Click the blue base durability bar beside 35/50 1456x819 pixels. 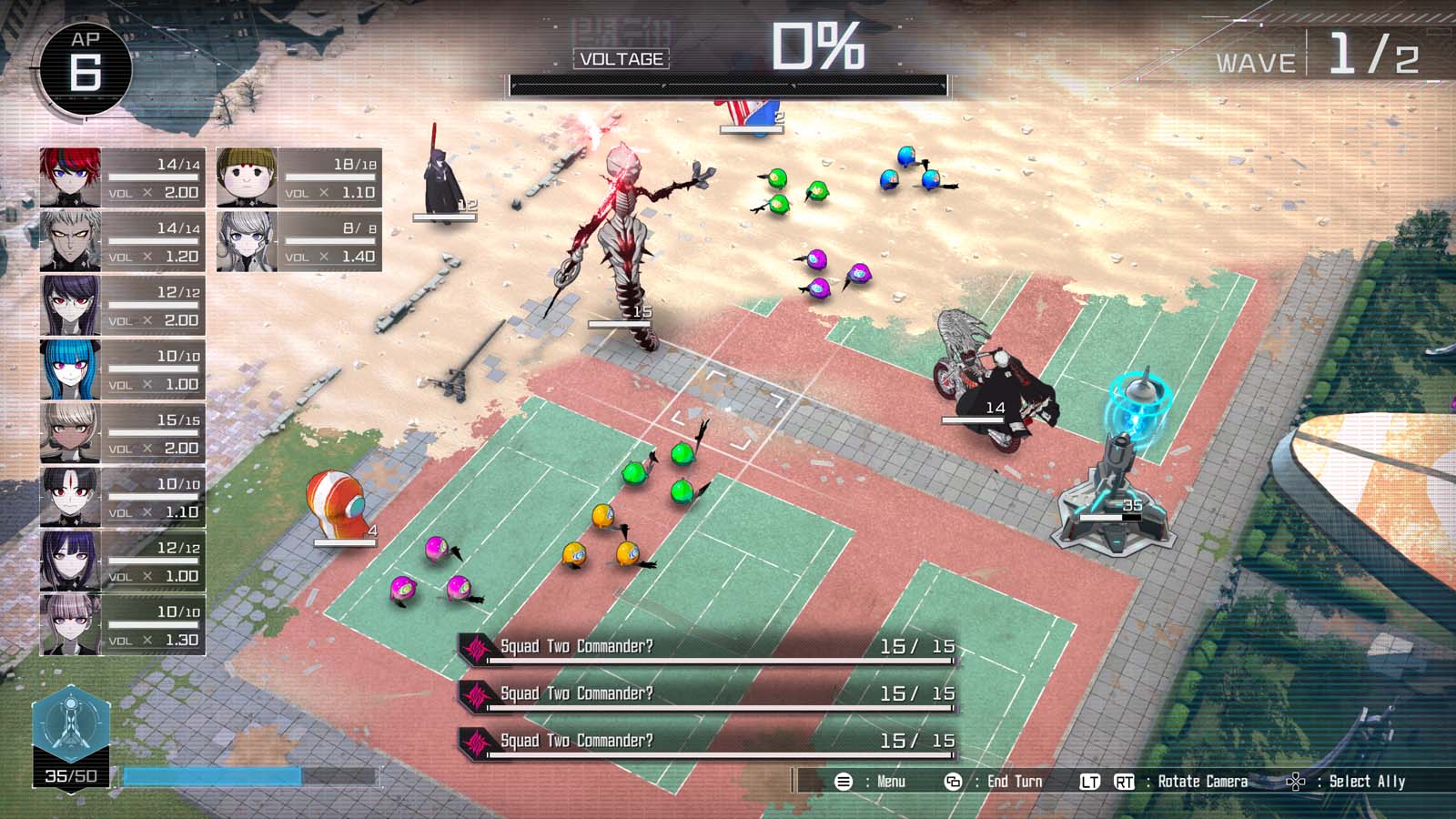[214, 776]
